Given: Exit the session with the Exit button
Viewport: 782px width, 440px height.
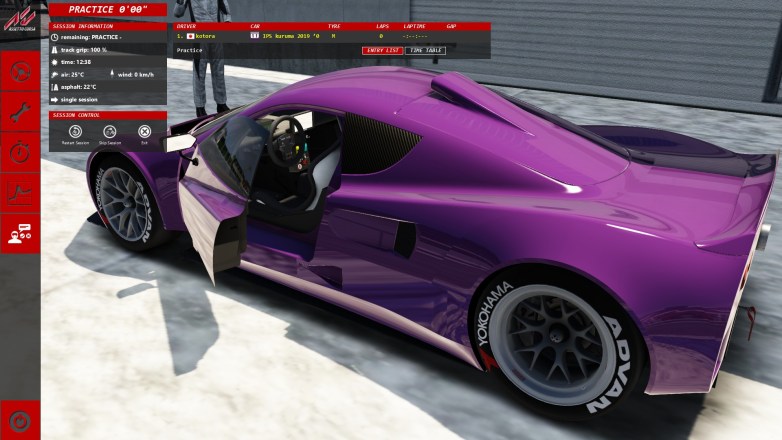Looking at the screenshot, I should 144,131.
